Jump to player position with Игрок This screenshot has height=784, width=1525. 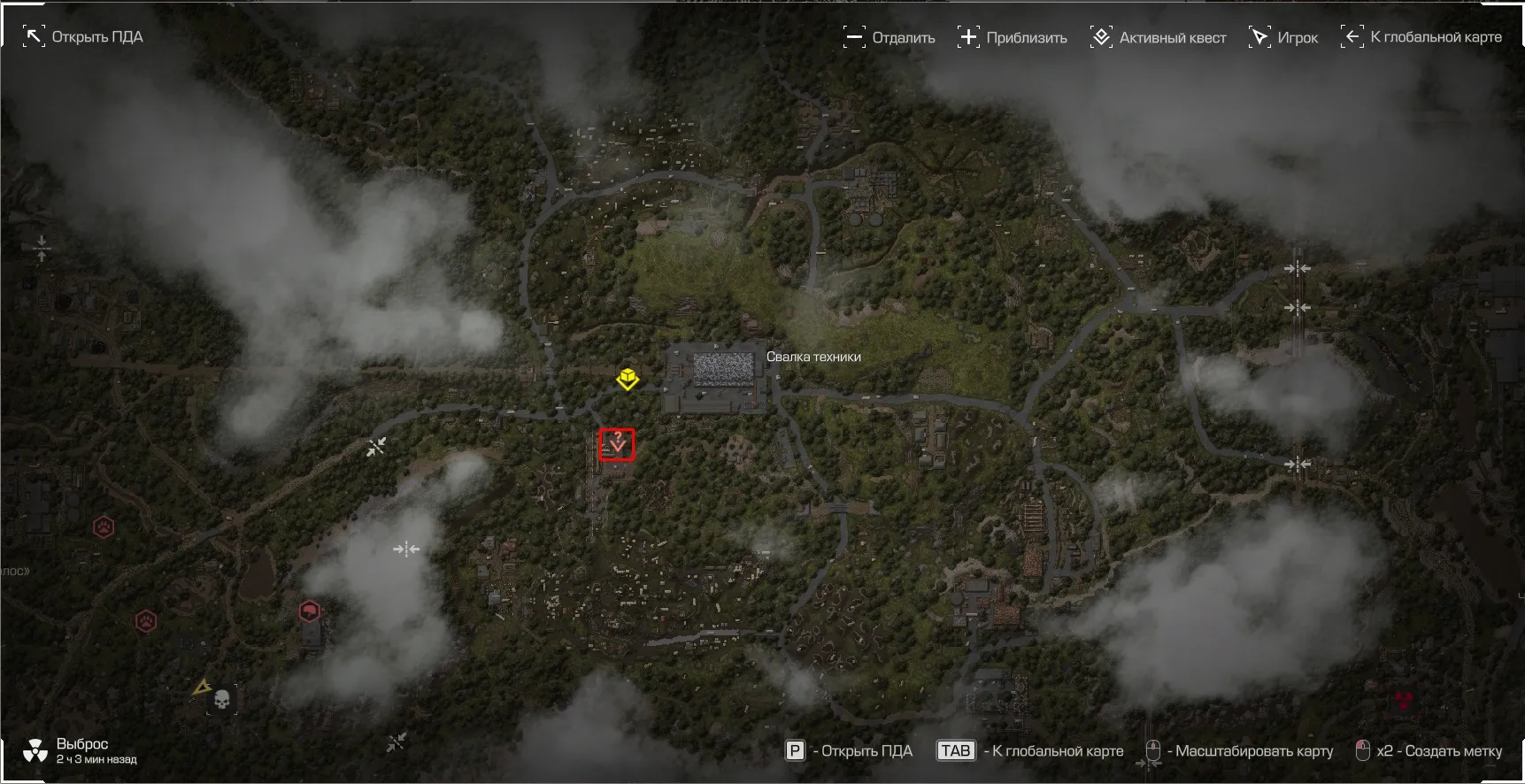pyautogui.click(x=1283, y=37)
